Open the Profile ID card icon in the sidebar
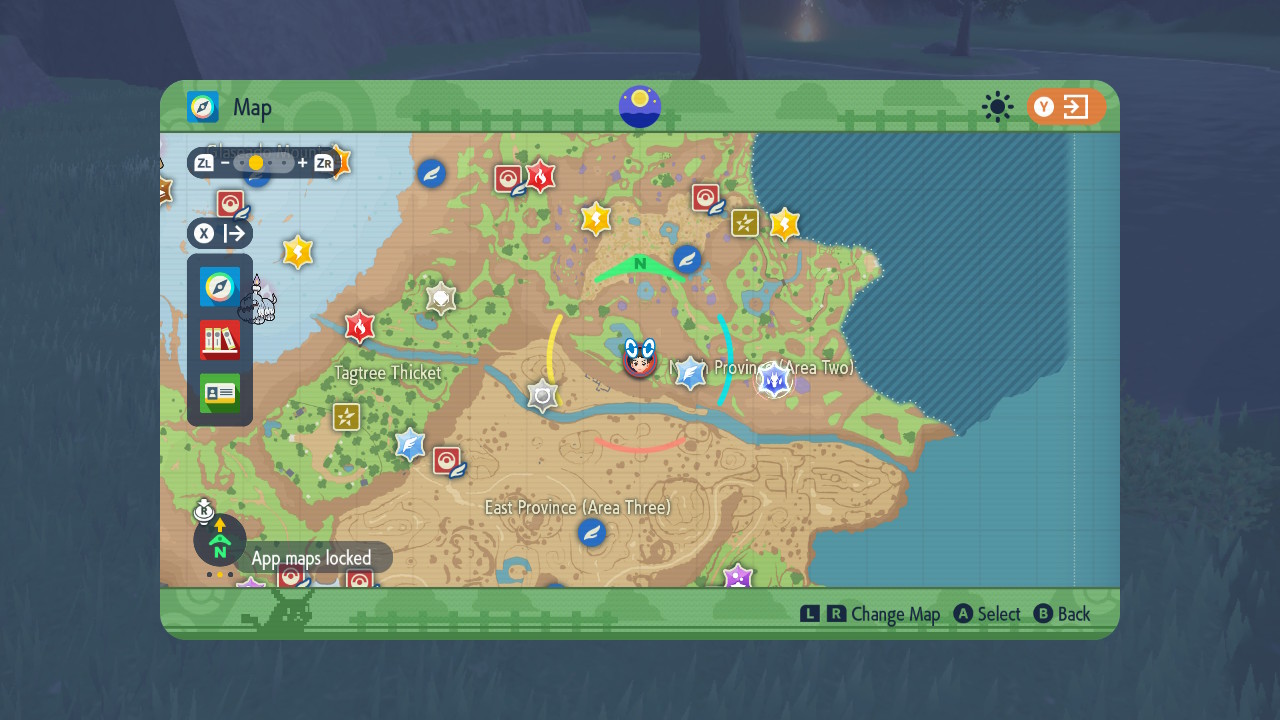The height and width of the screenshot is (720, 1280). point(218,393)
